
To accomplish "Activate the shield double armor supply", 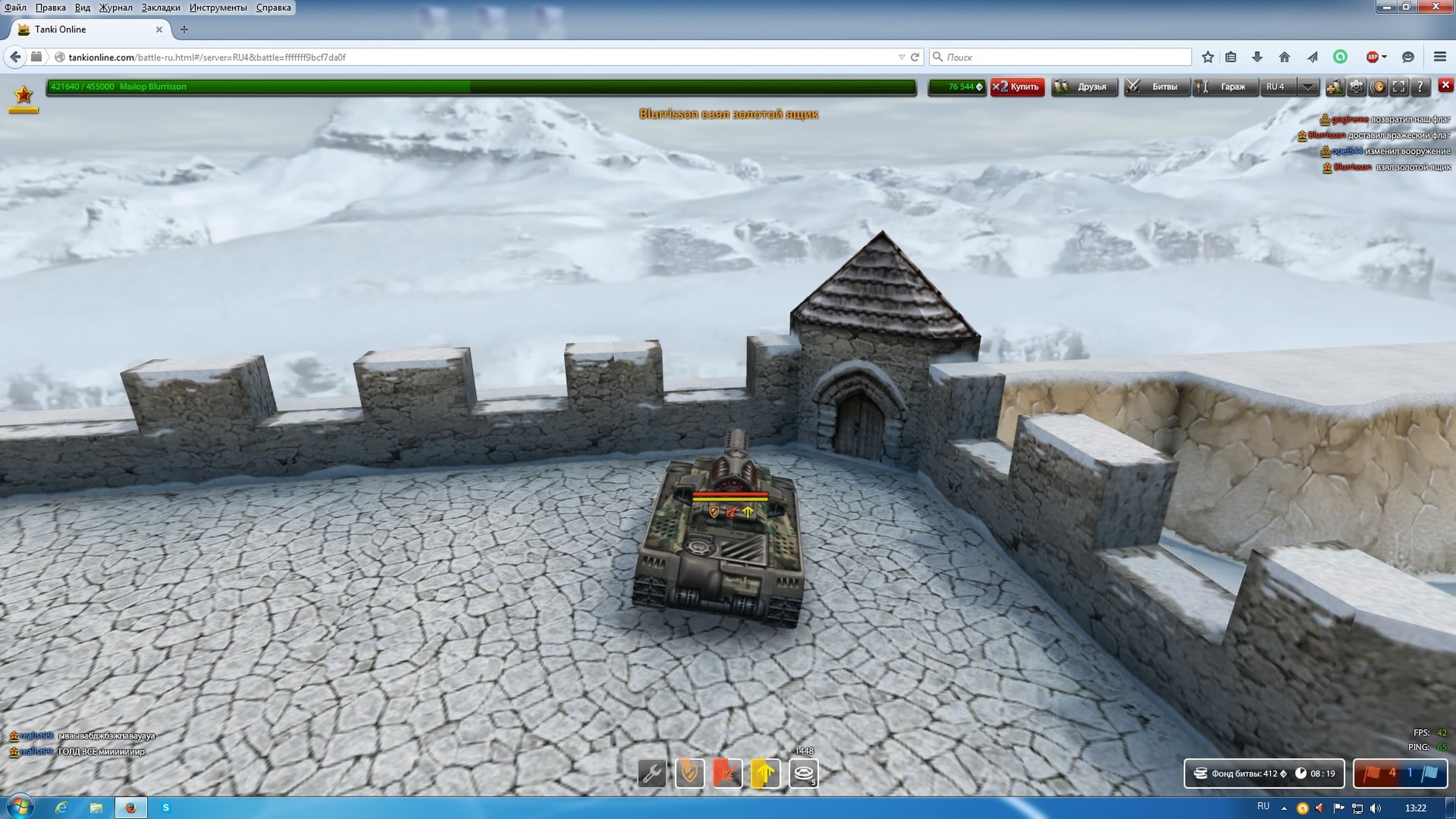I will 690,773.
